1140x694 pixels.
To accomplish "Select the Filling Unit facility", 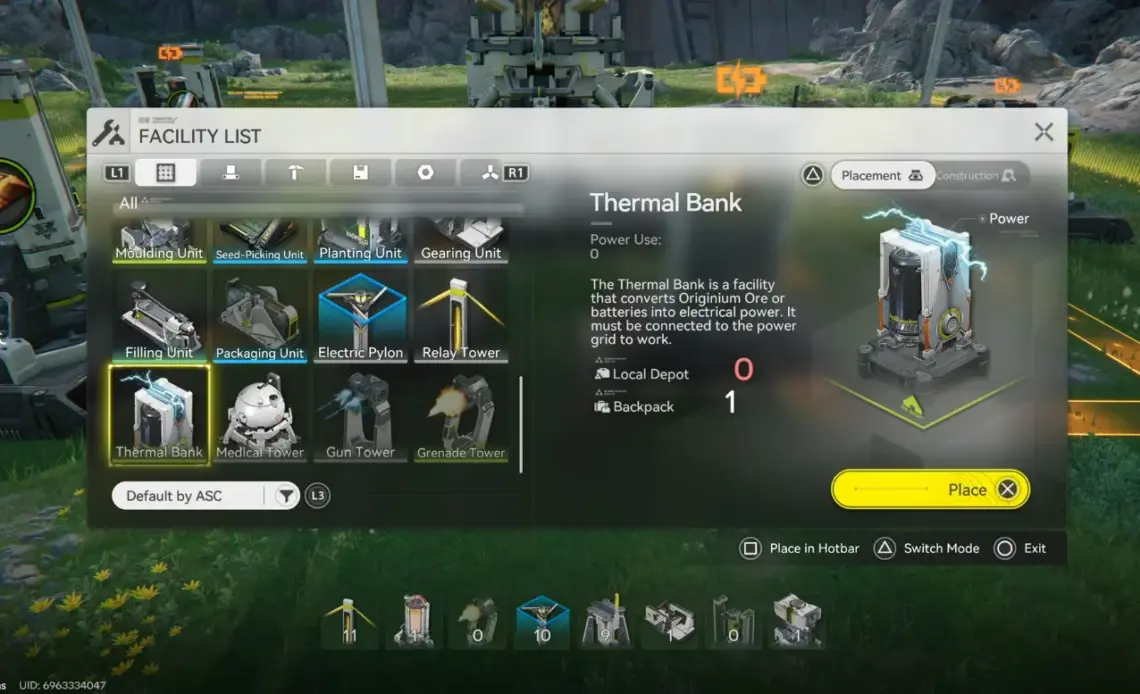I will click(159, 318).
